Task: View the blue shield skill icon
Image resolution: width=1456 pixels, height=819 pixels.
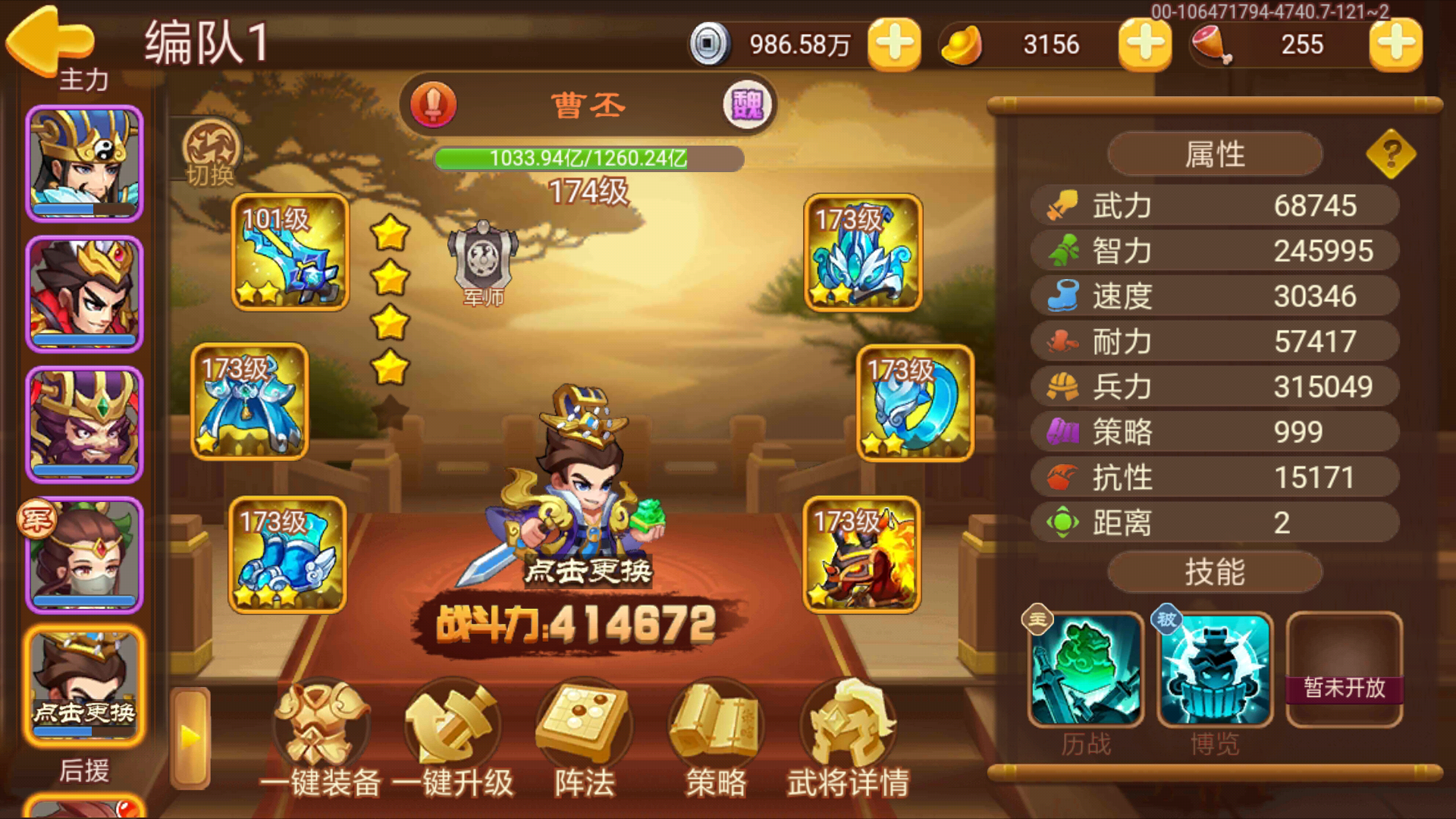Action: (1215, 670)
